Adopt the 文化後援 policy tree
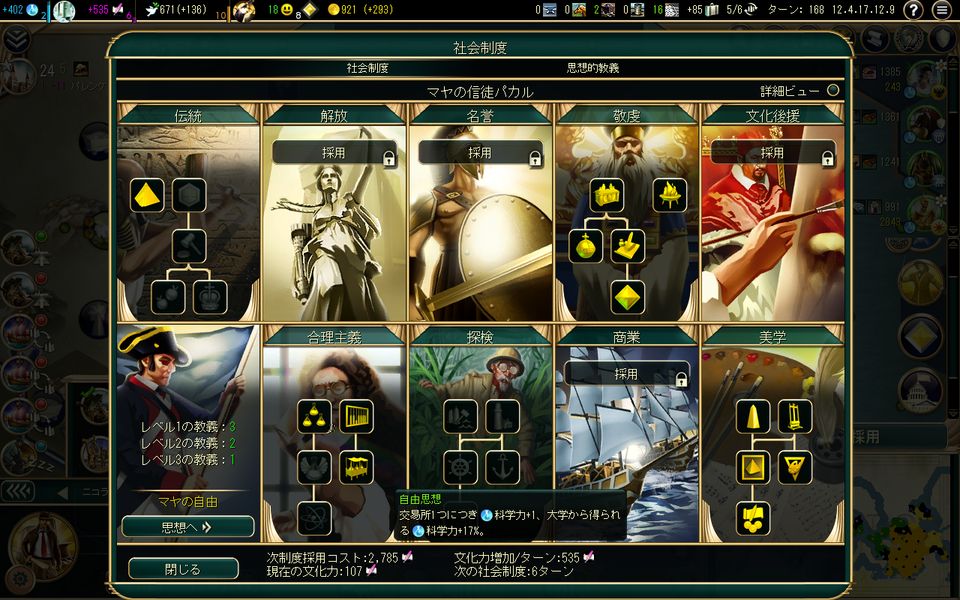The height and width of the screenshot is (600, 960). (772, 153)
